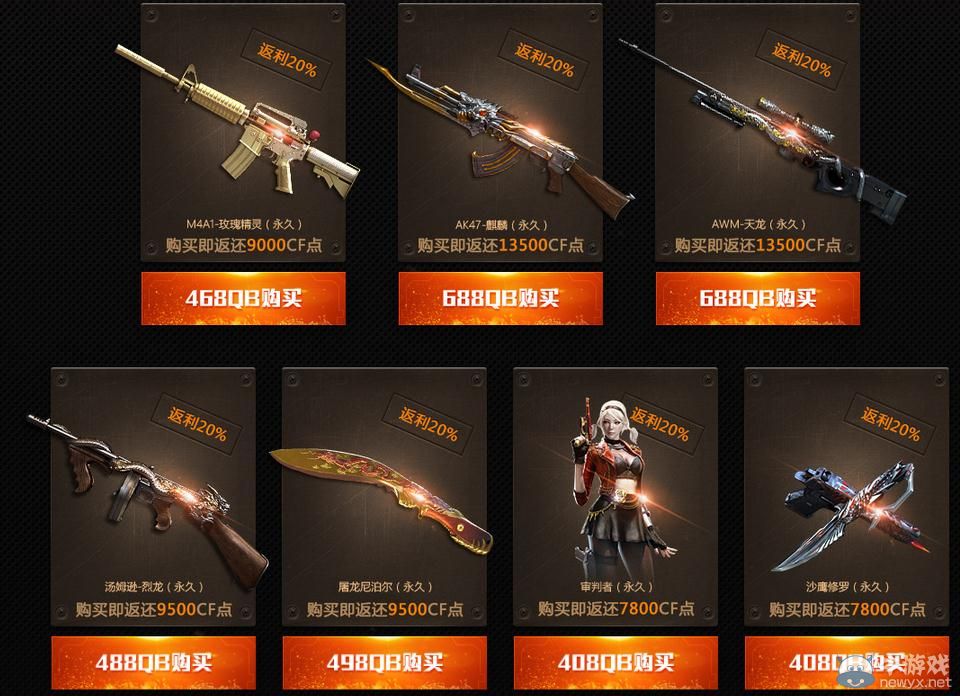Screen dimensions: 960x696
Task: Select the AWM-天龙 sniper rifle card
Action: [758, 132]
